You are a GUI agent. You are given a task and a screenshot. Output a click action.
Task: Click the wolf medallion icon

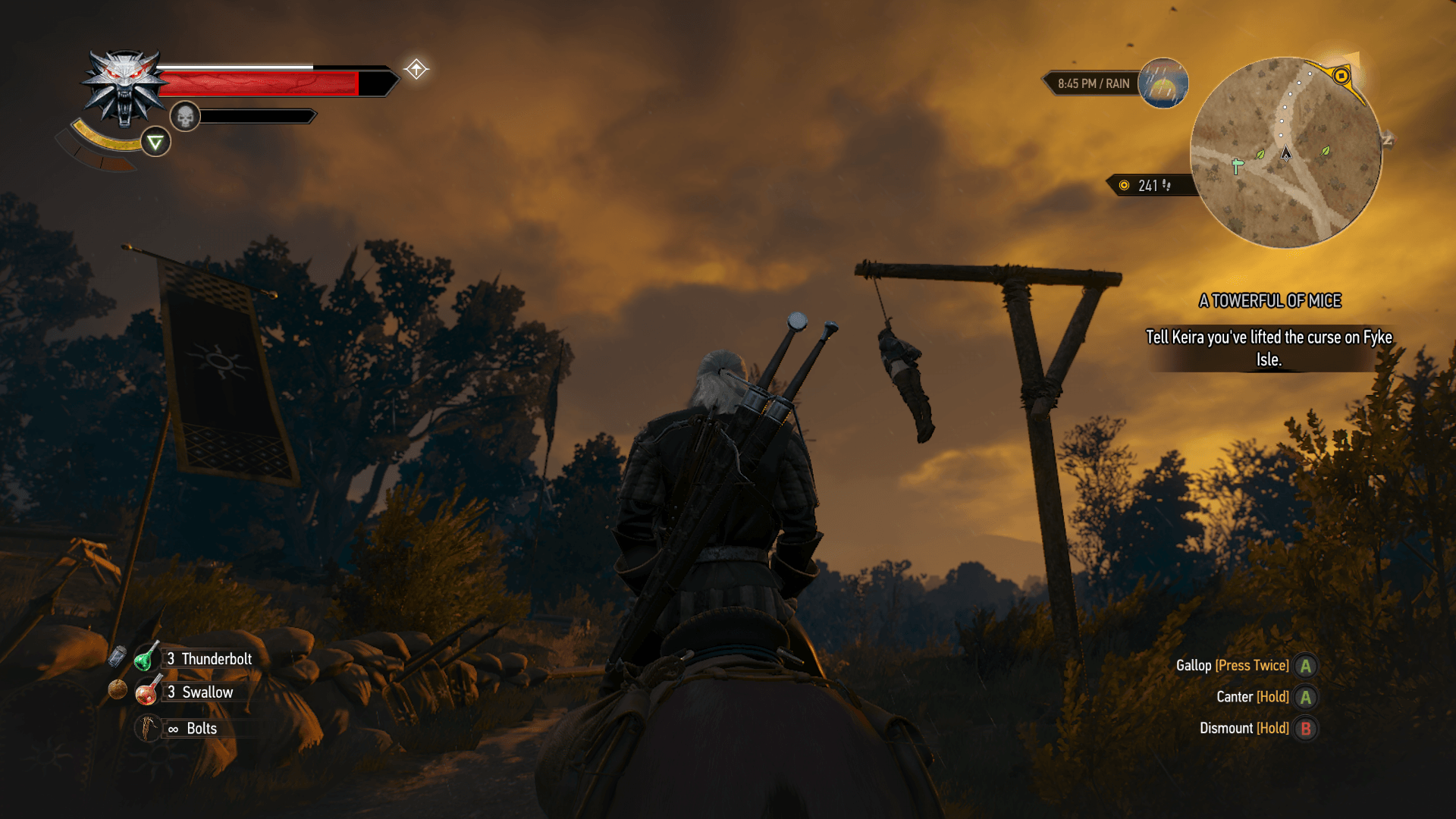coord(124,86)
